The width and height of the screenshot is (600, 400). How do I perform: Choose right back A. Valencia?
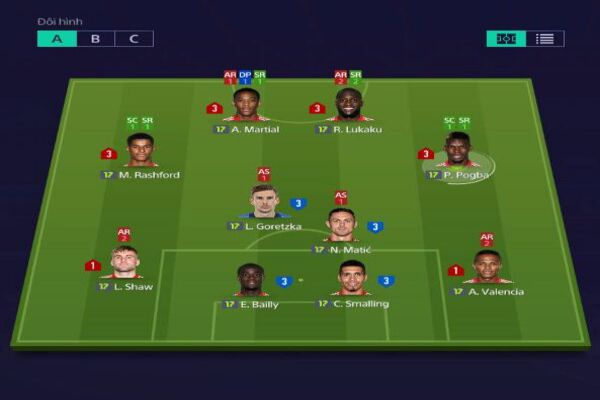point(487,268)
